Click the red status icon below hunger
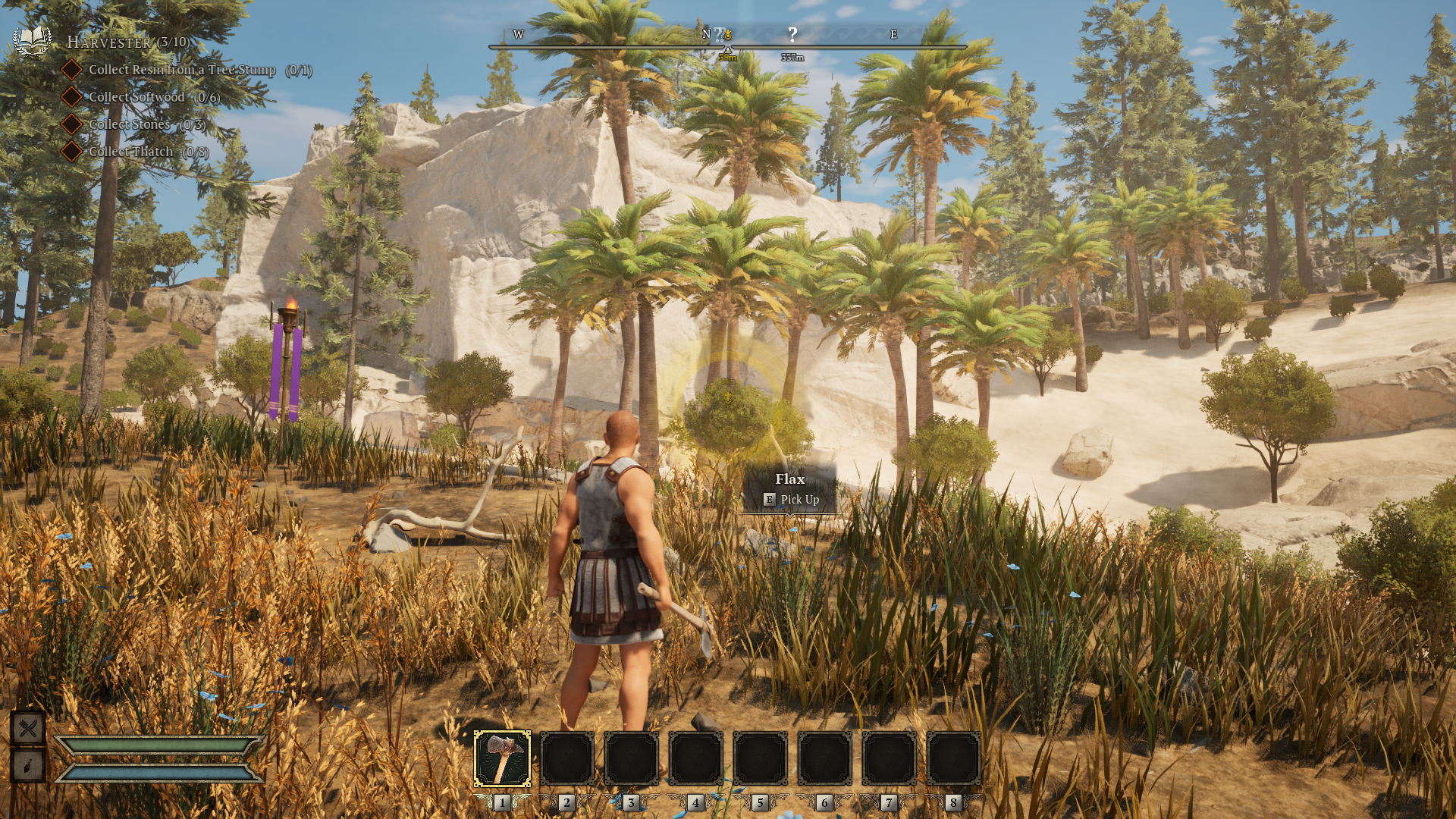Viewport: 1456px width, 819px height. [28, 766]
